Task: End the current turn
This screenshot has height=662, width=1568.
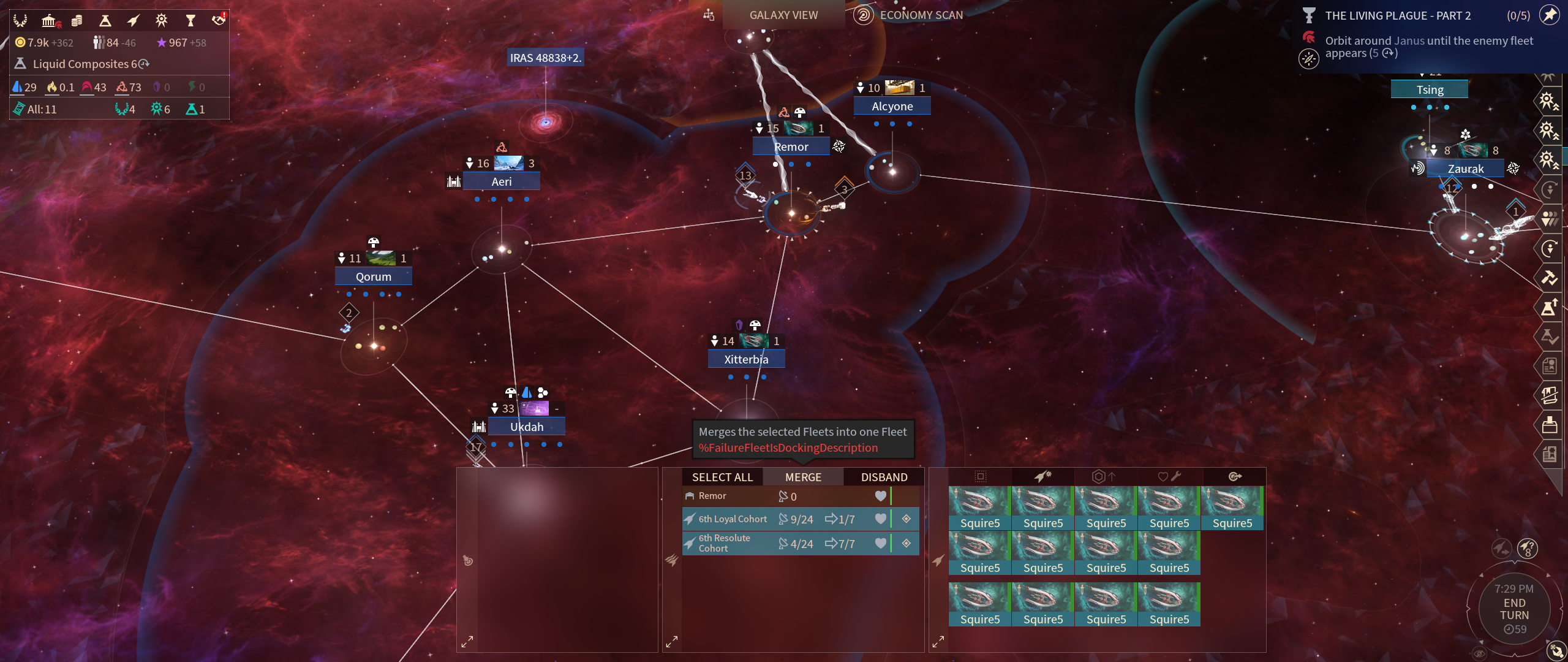Action: (1514, 609)
